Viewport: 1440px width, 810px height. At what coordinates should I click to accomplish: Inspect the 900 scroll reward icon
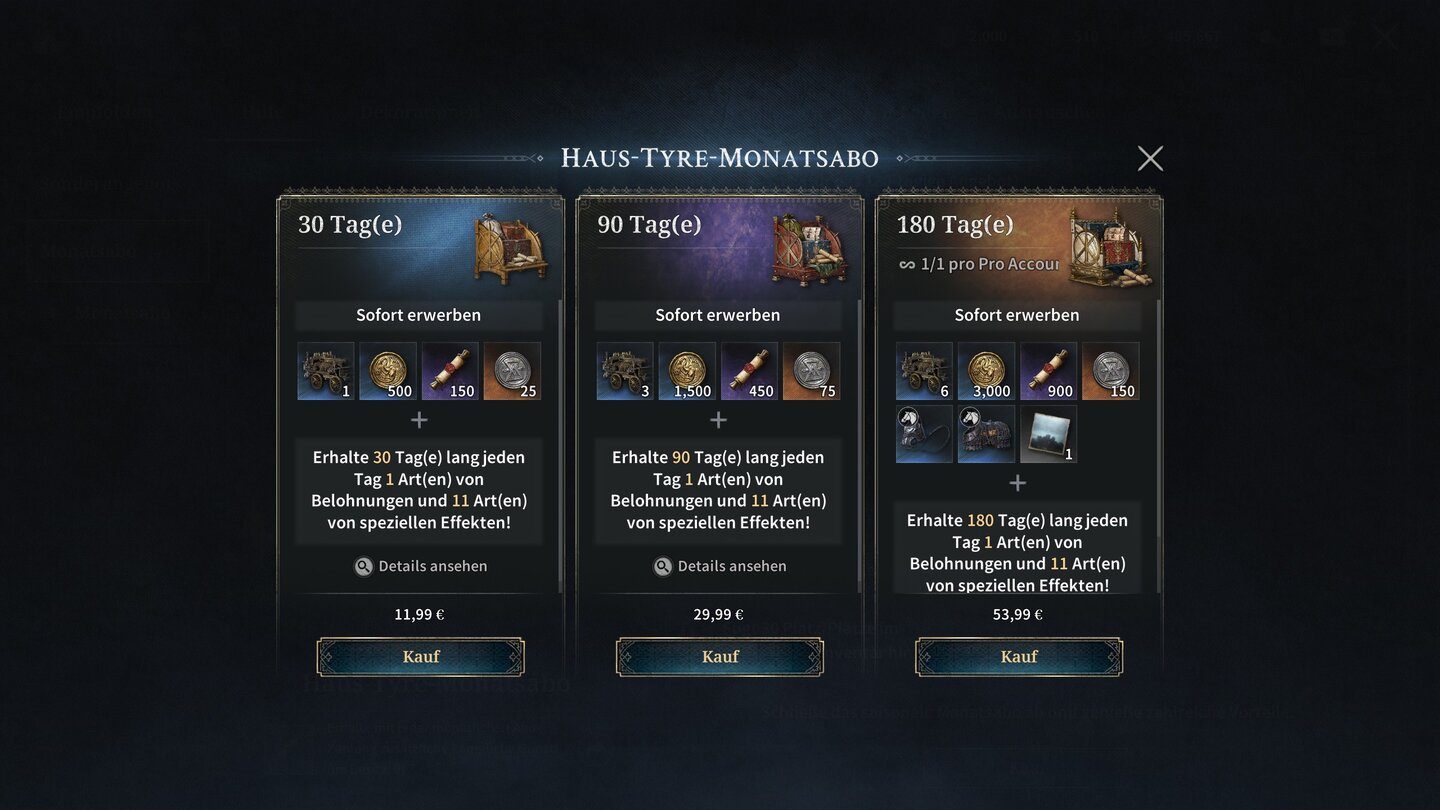coord(1048,371)
